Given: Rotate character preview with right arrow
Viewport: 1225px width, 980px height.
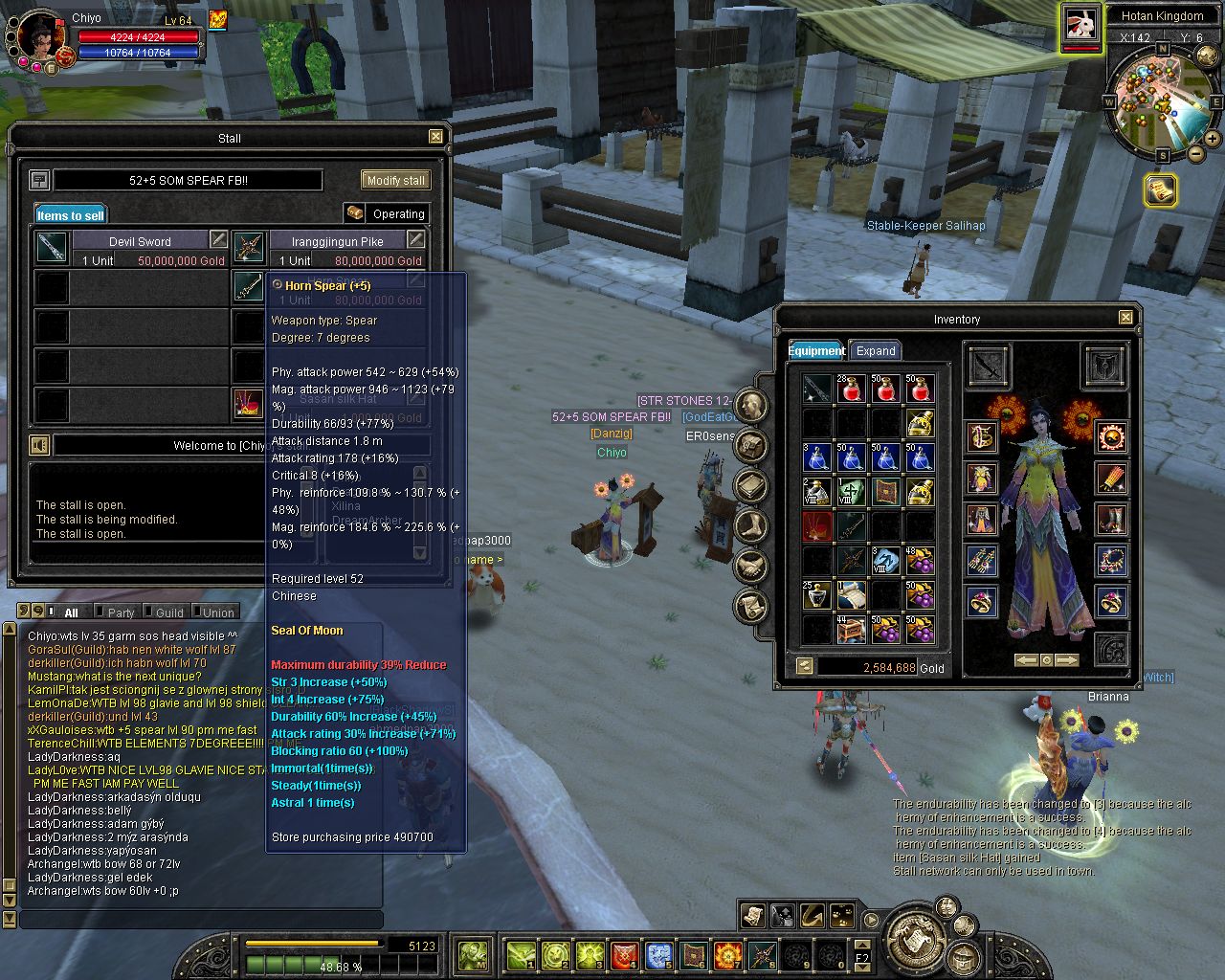Looking at the screenshot, I should click(1066, 660).
